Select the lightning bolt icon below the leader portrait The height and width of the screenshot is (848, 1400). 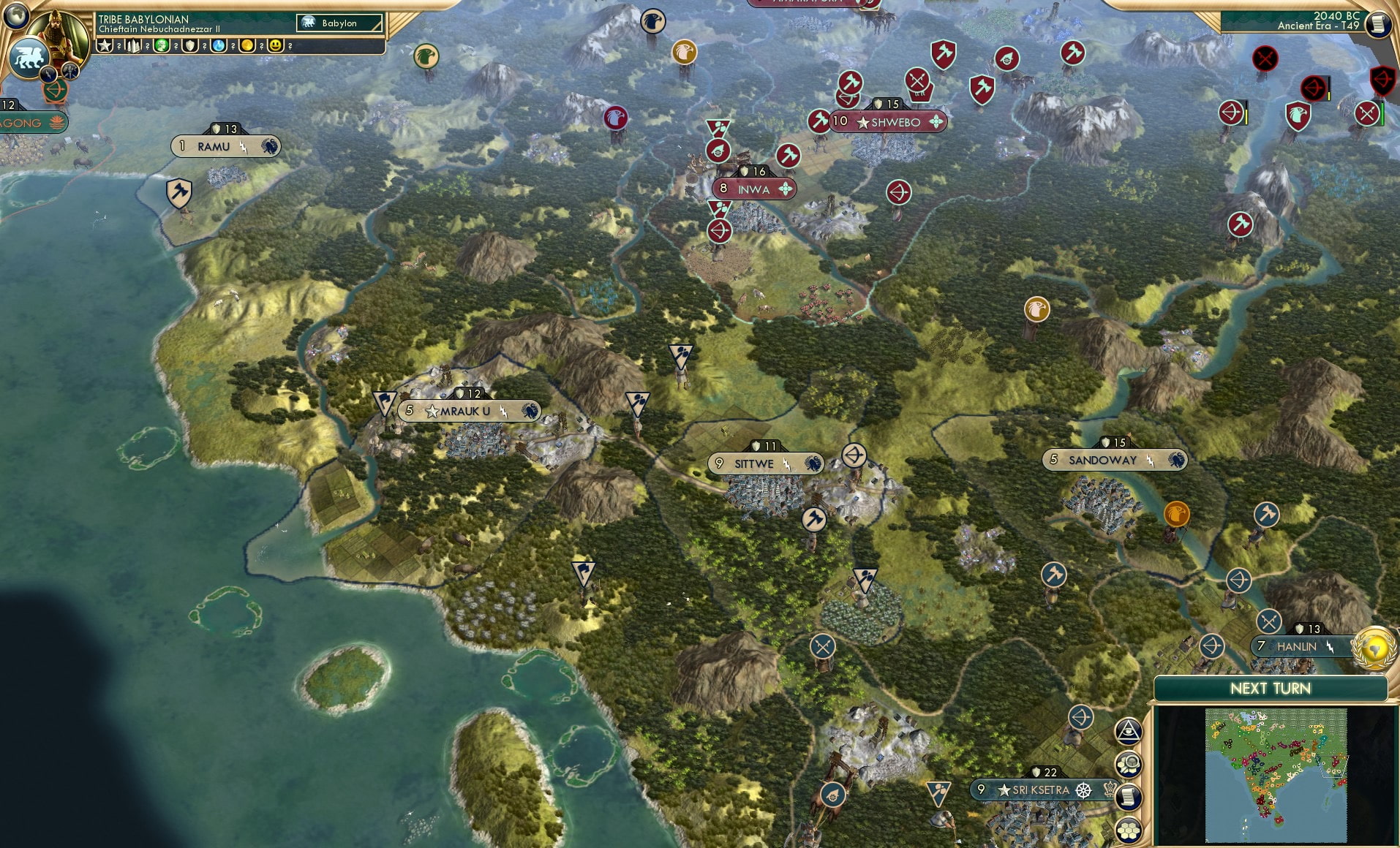click(x=48, y=73)
